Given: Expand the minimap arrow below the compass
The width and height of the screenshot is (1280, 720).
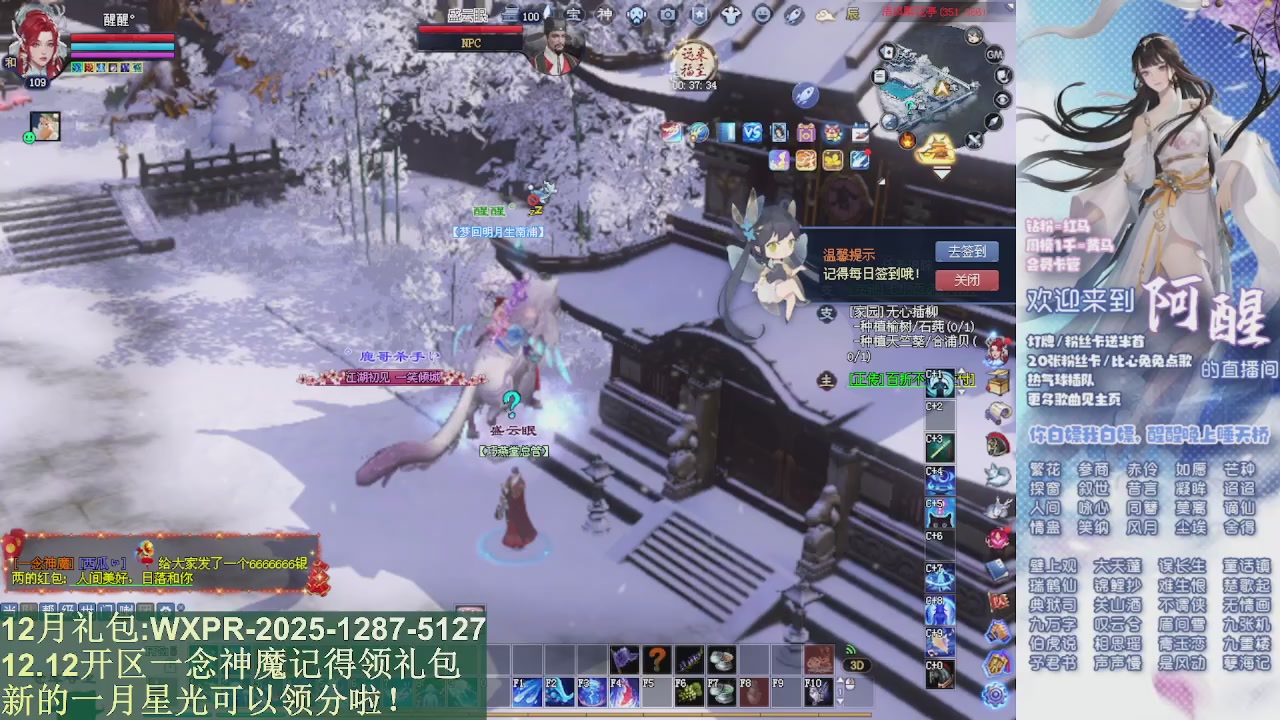Looking at the screenshot, I should click(942, 173).
